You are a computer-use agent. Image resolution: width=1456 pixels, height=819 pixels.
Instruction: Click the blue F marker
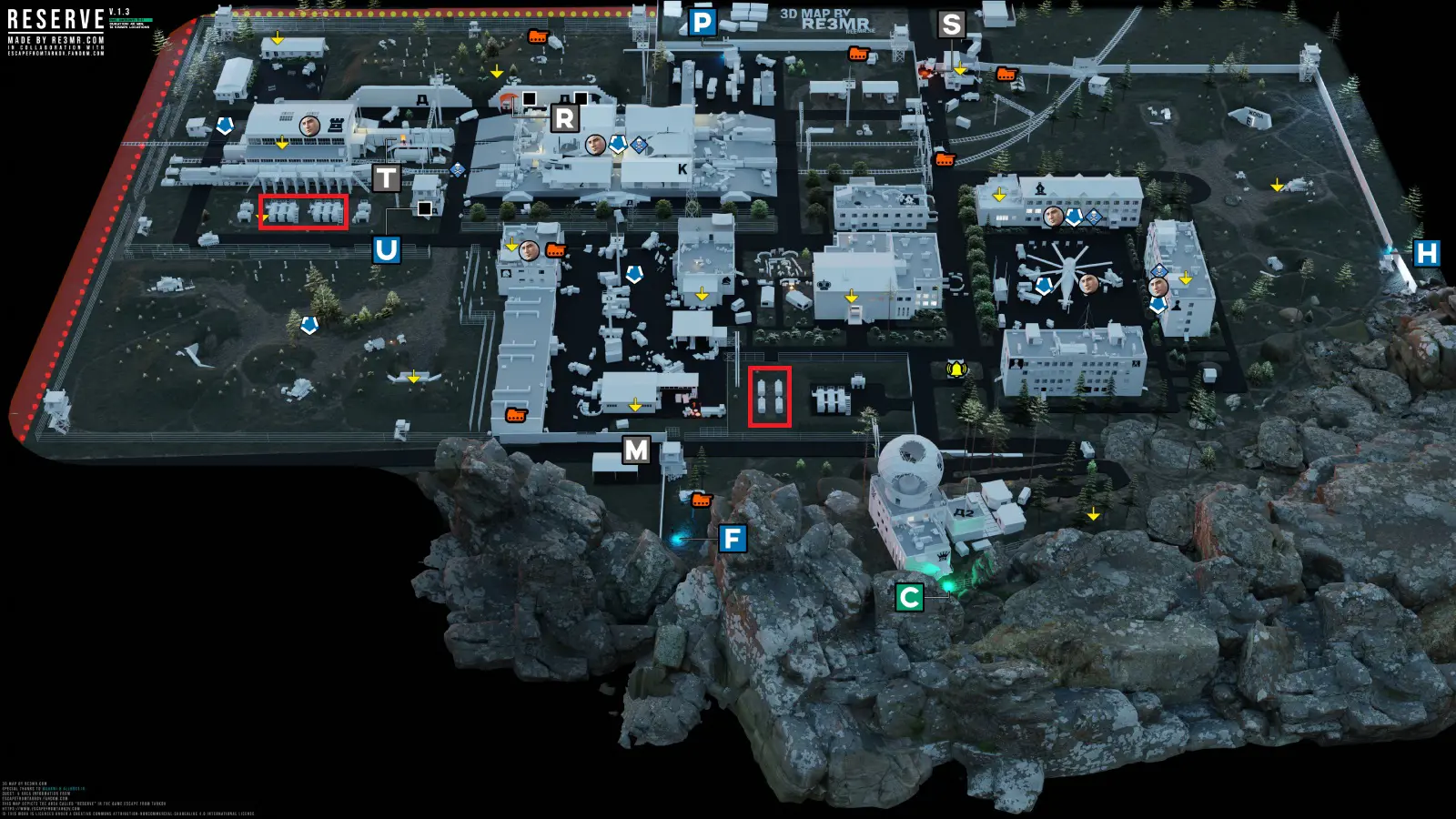(x=733, y=539)
